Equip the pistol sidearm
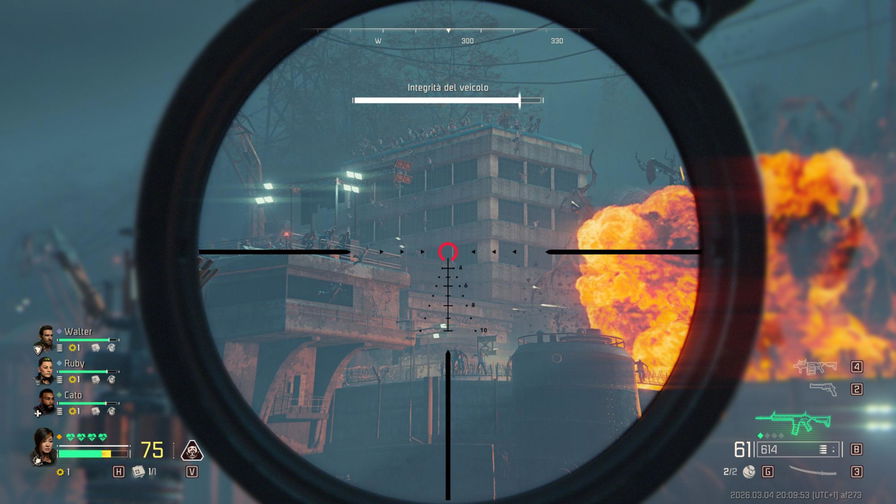Screen dimensions: 896x504 pos(822,388)
